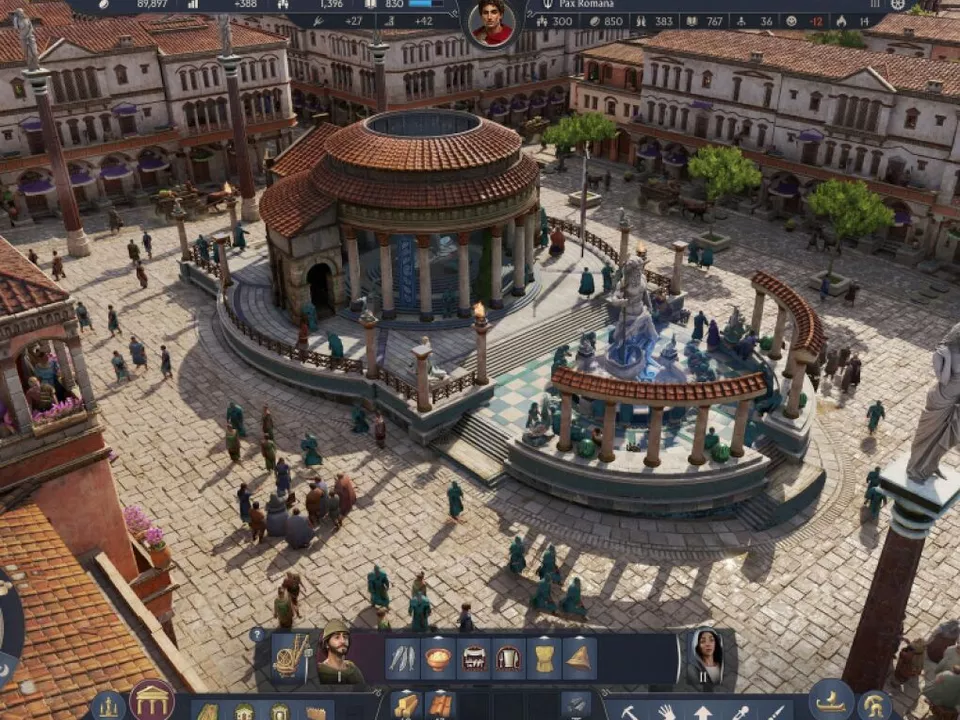Select the spindle and tools icon
960x720 pixels.
291,656
